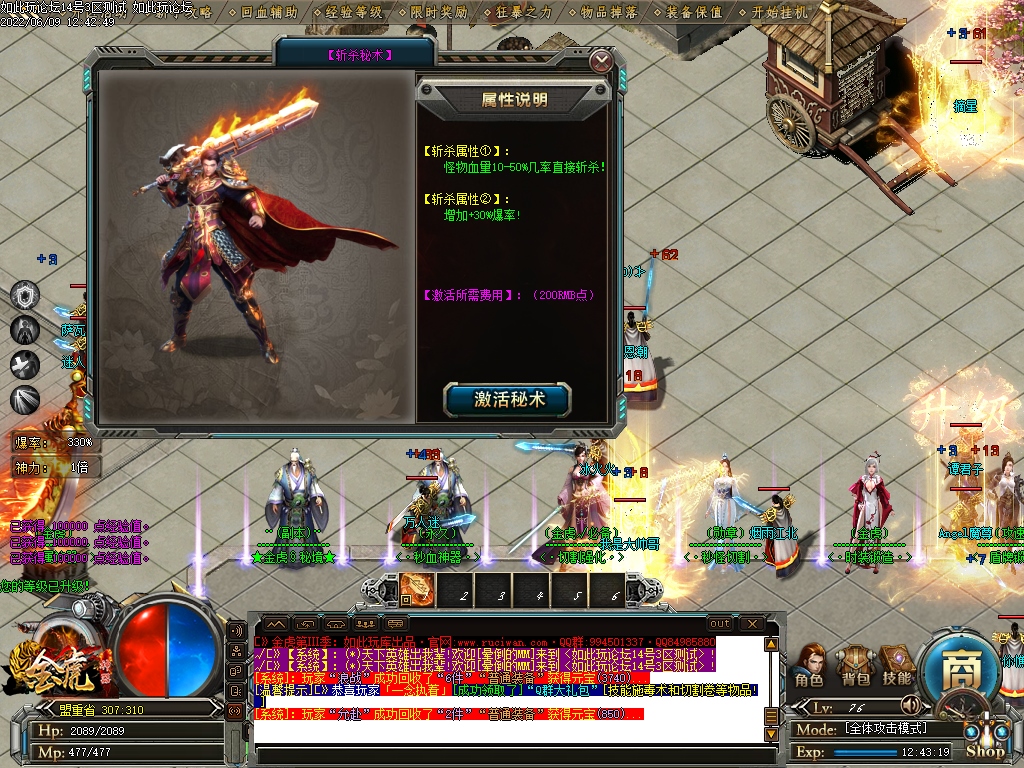Image resolution: width=1024 pixels, height=768 pixels.
Task: Close the 斩杀秘术 dialog window
Action: tap(601, 61)
